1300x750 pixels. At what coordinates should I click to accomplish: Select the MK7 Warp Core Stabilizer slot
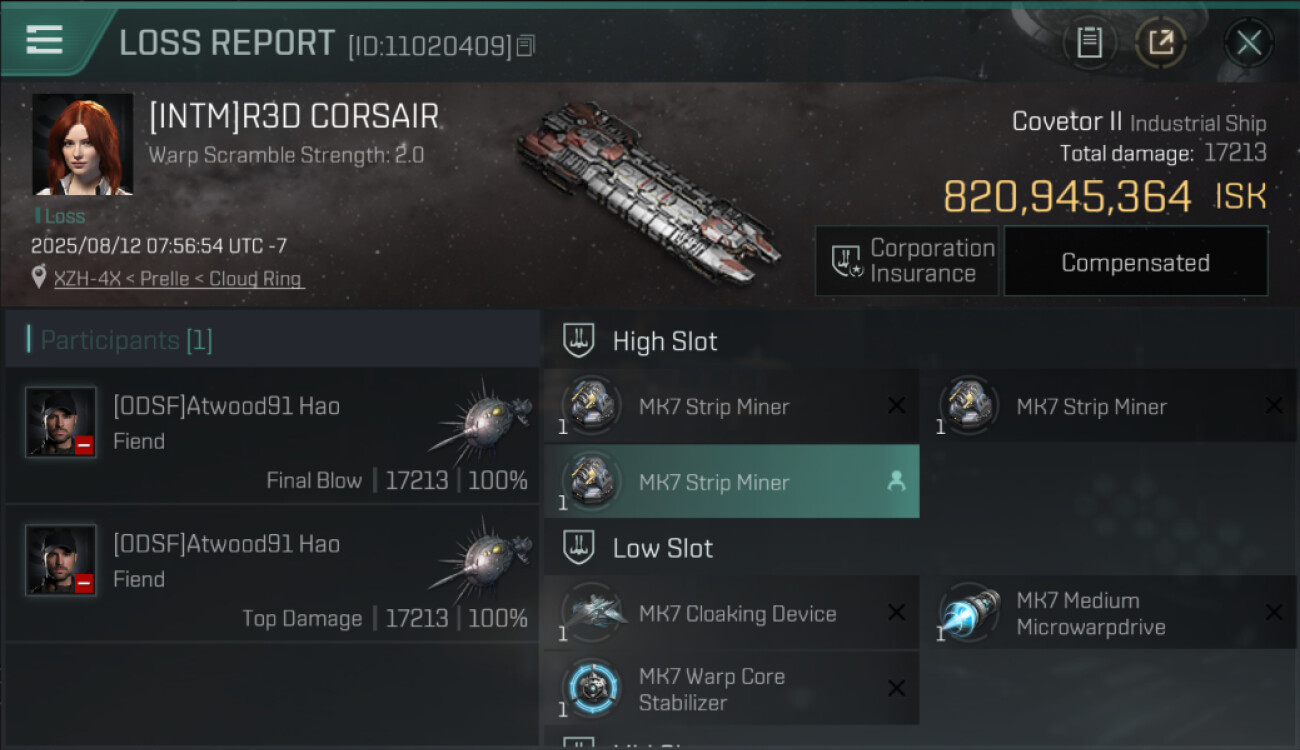point(731,688)
